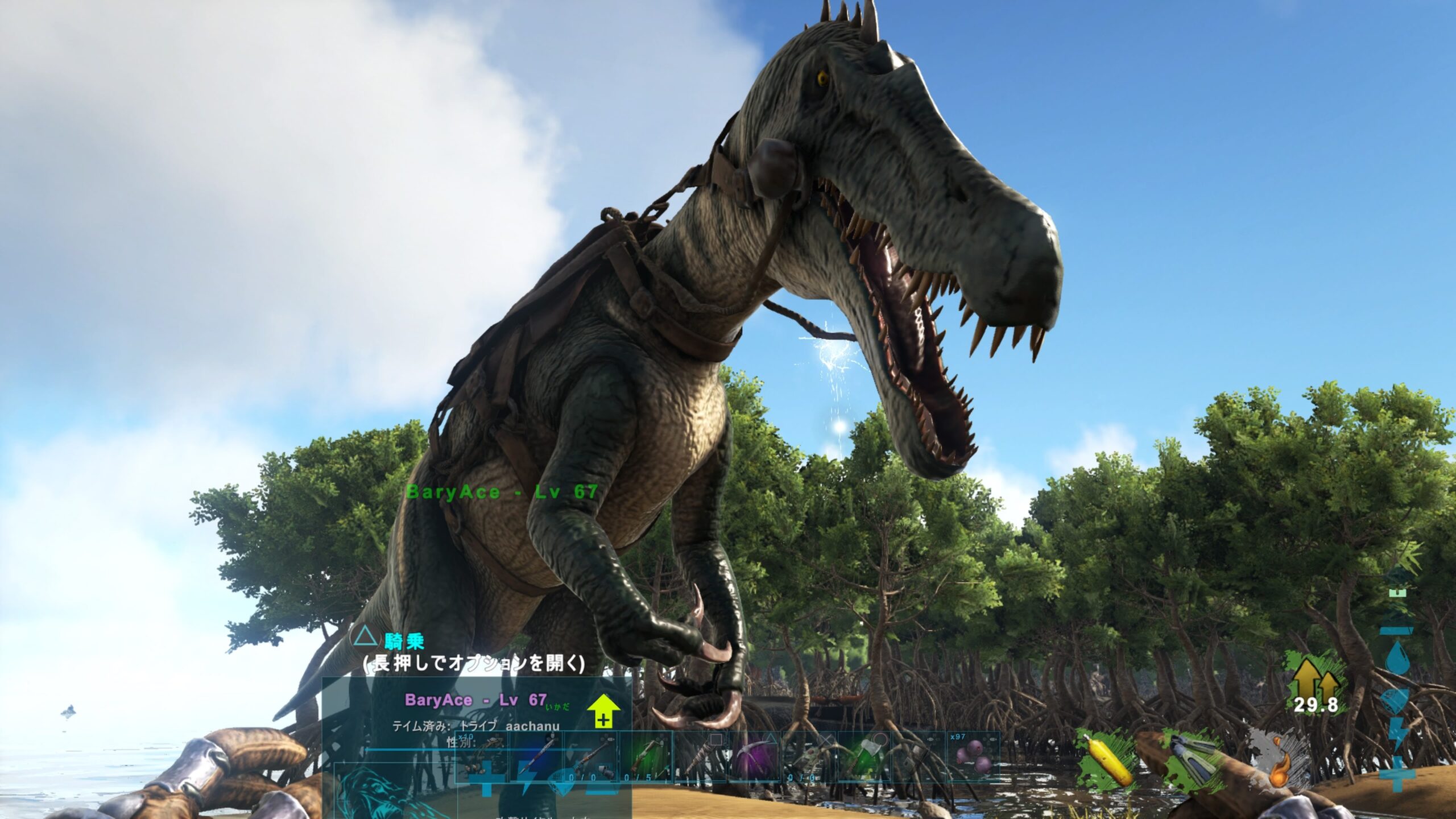The height and width of the screenshot is (819, 1456).
Task: Select the rifle hotbar slot showing 0/0
Action: pos(591,755)
